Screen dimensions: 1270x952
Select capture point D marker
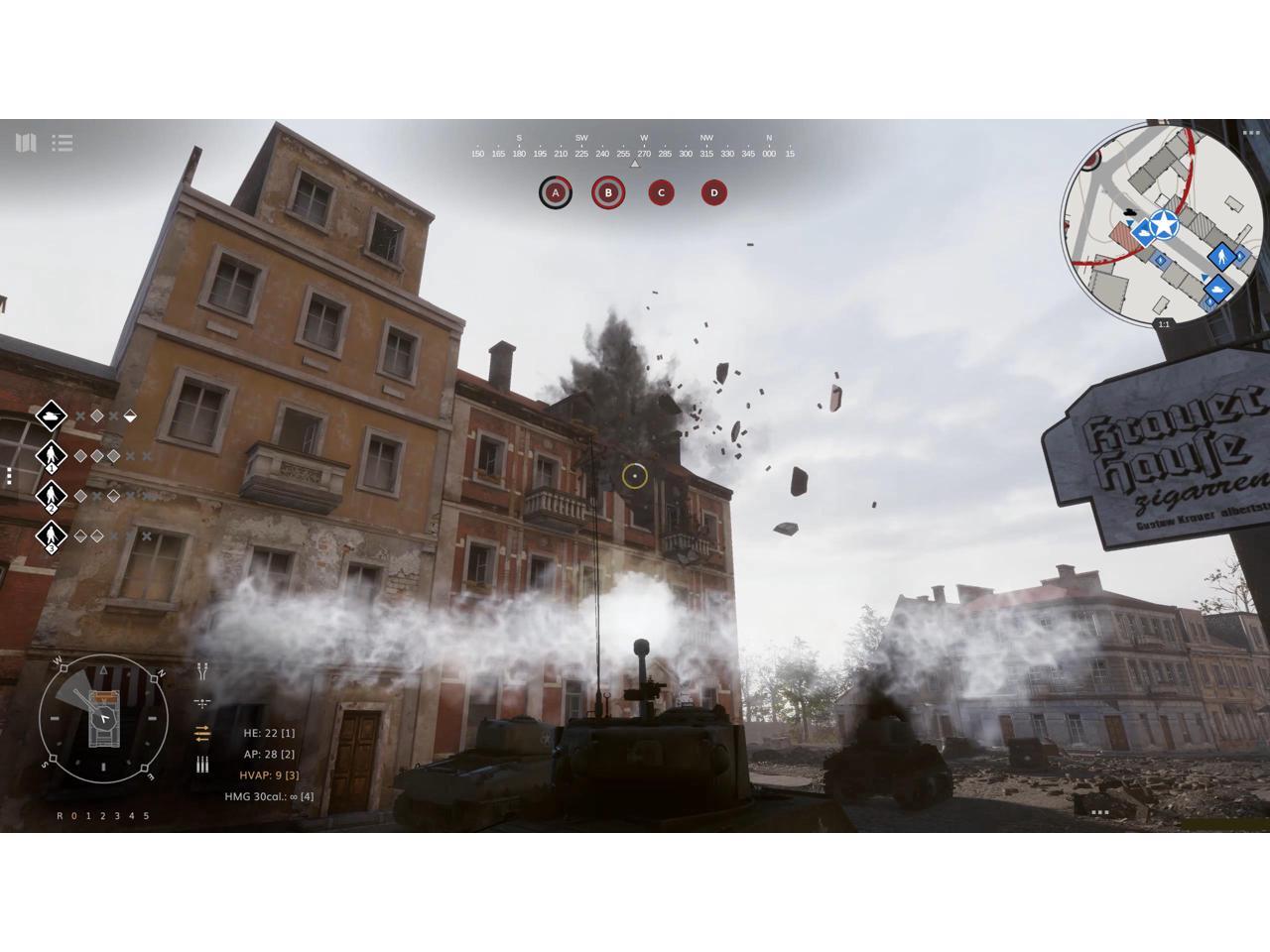click(x=713, y=192)
